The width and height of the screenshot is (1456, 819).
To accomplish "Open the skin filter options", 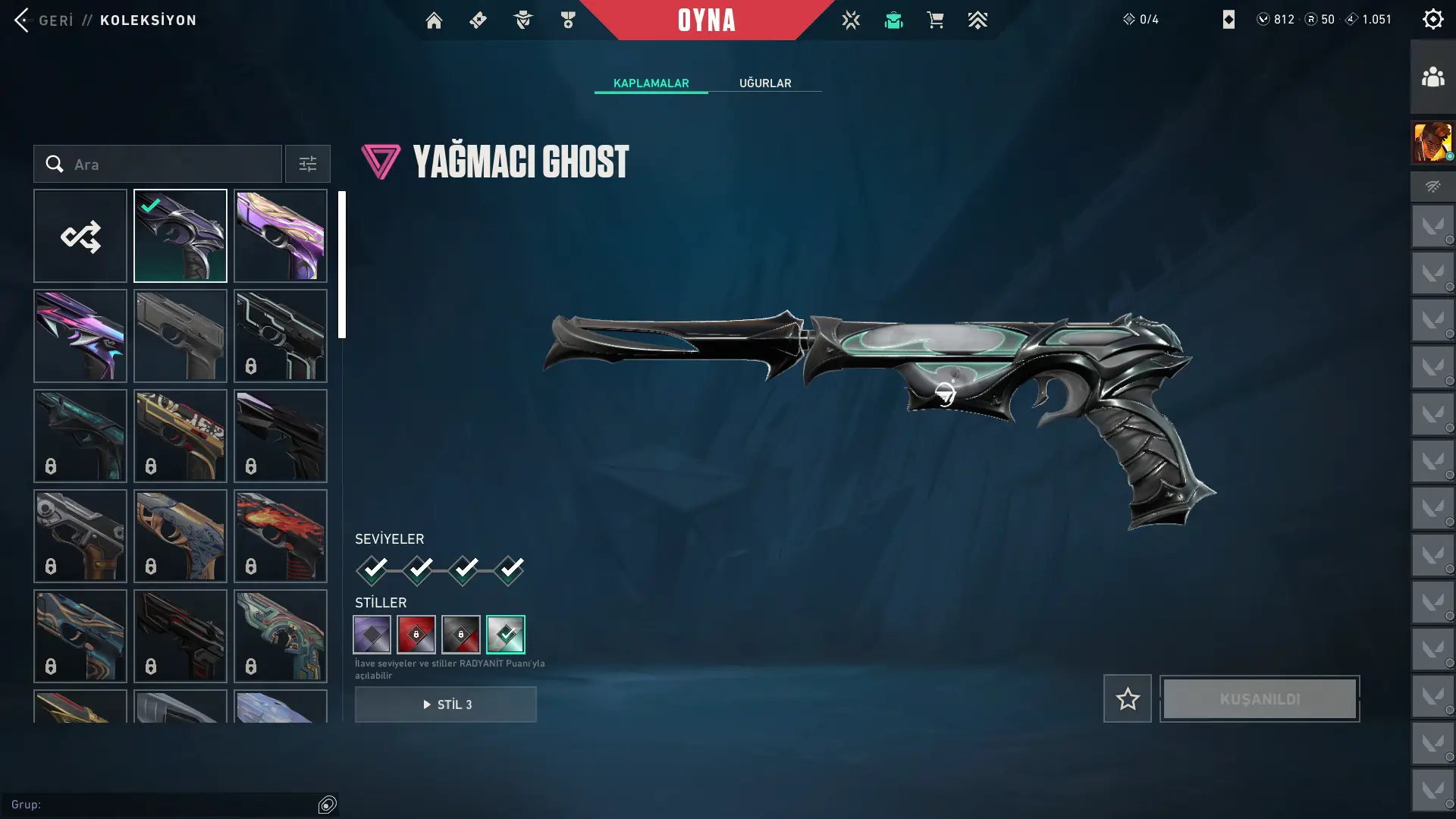I will pyautogui.click(x=307, y=165).
